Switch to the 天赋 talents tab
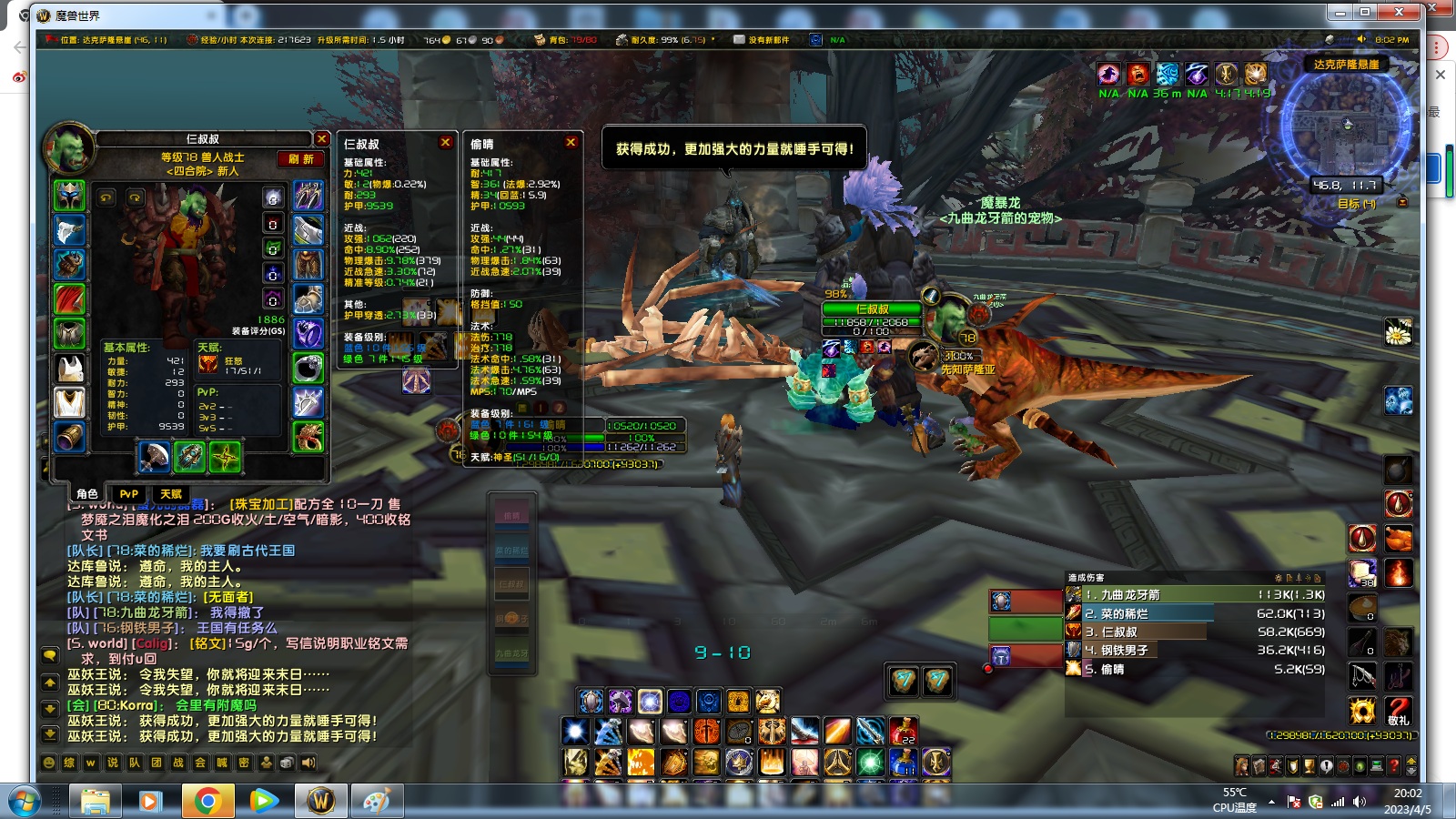 click(x=169, y=493)
